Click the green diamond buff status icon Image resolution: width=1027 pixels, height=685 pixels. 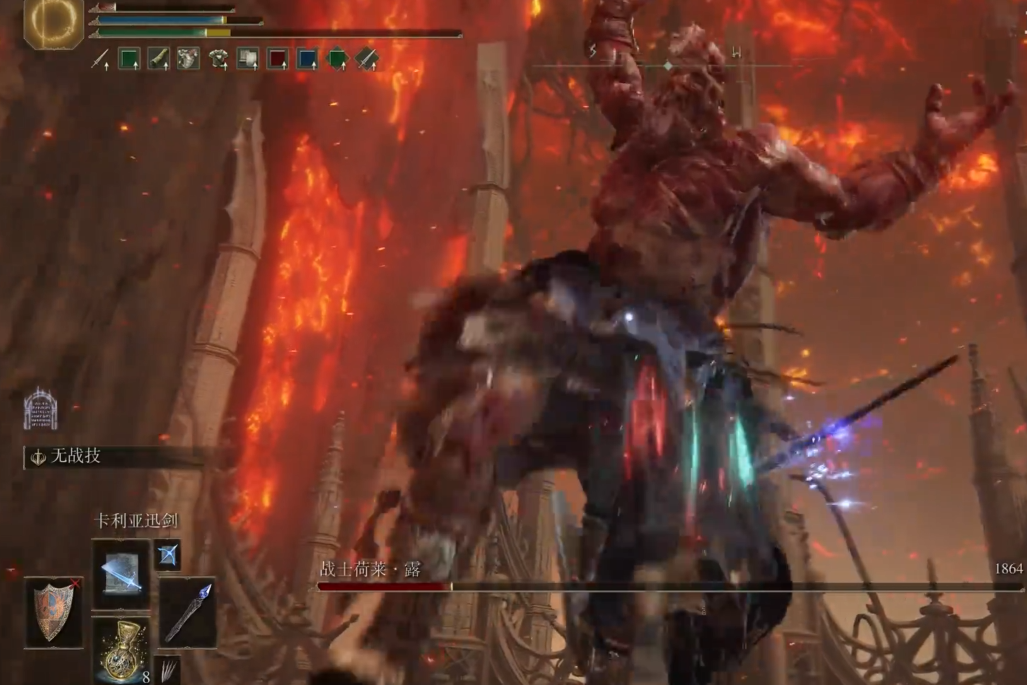click(338, 60)
